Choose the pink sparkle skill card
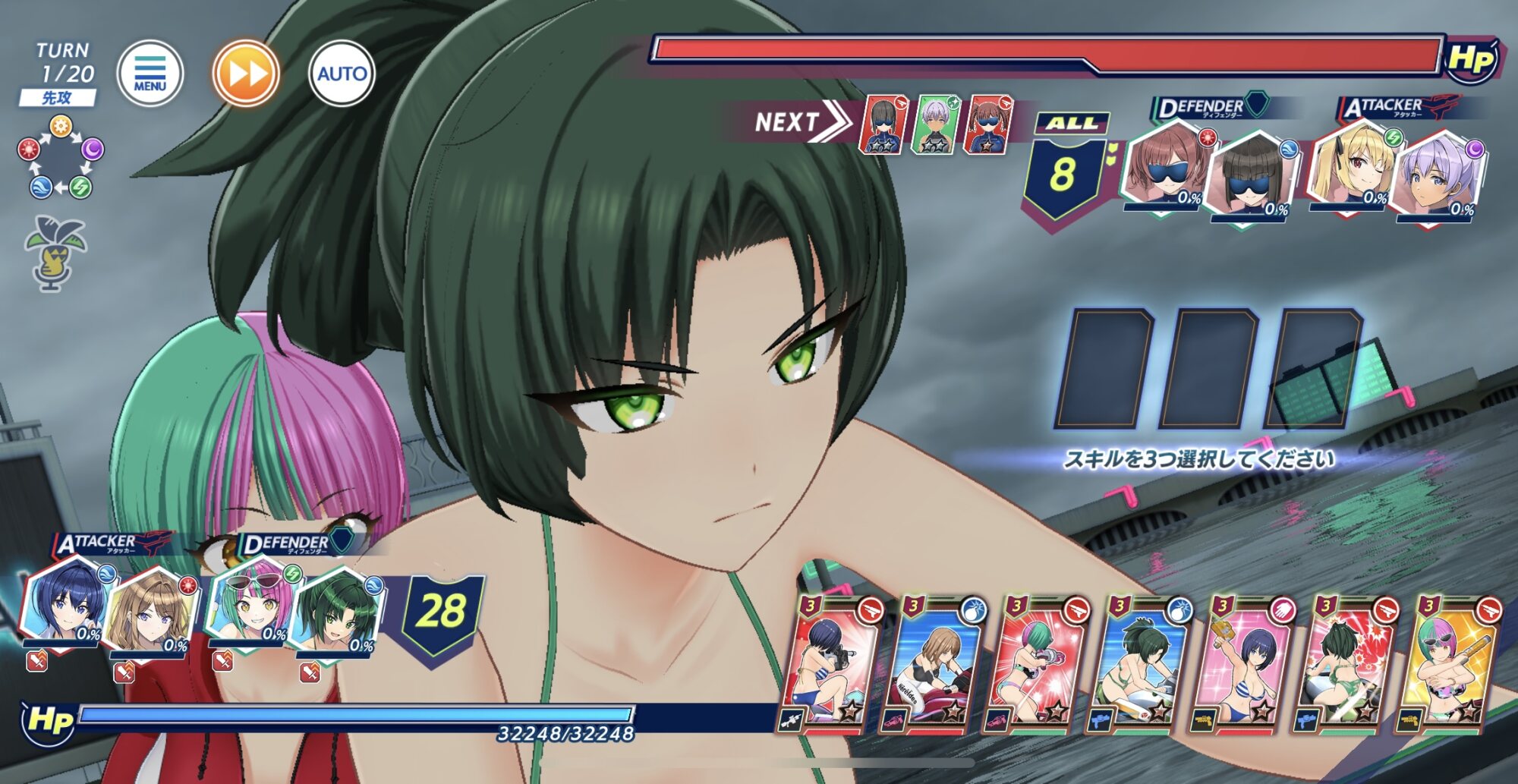The height and width of the screenshot is (784, 1518). [x=1241, y=664]
